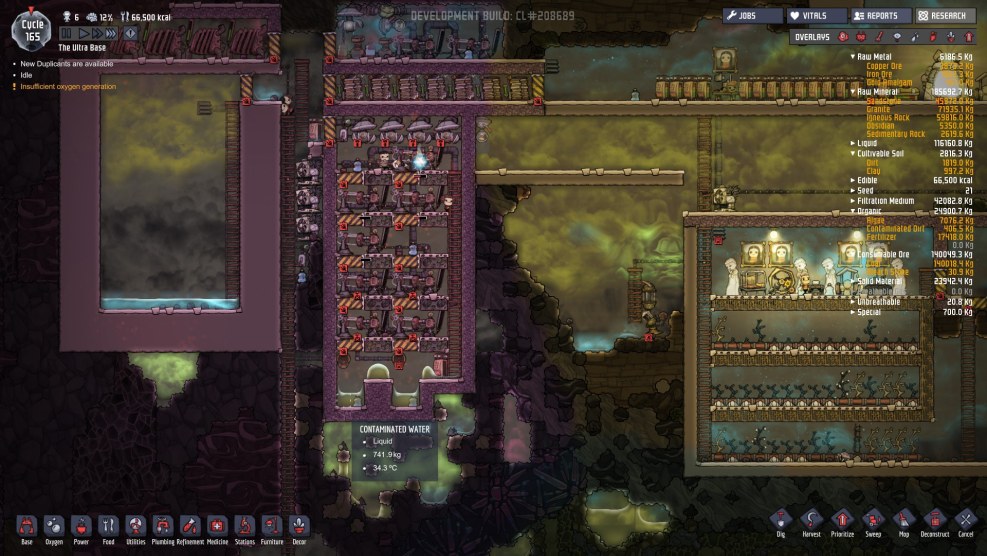Select the Deconstruct tool
The image size is (987, 556).
pyautogui.click(x=934, y=523)
